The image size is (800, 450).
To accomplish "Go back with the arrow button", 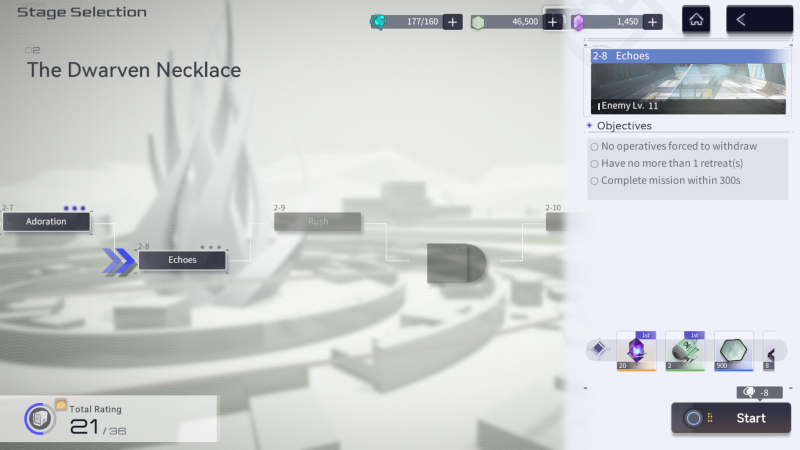I will [757, 19].
